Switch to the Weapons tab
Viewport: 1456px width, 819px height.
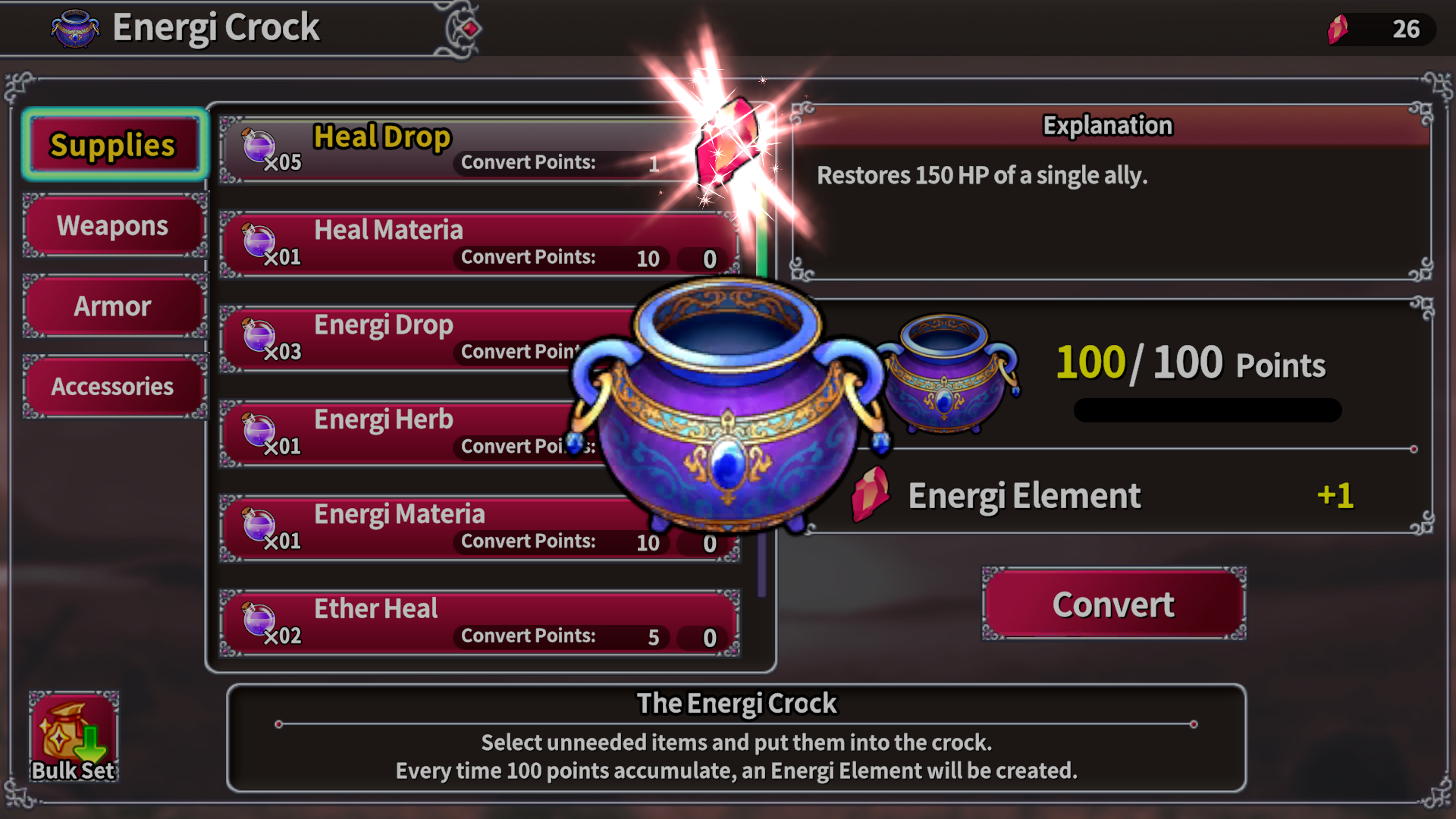(x=113, y=225)
